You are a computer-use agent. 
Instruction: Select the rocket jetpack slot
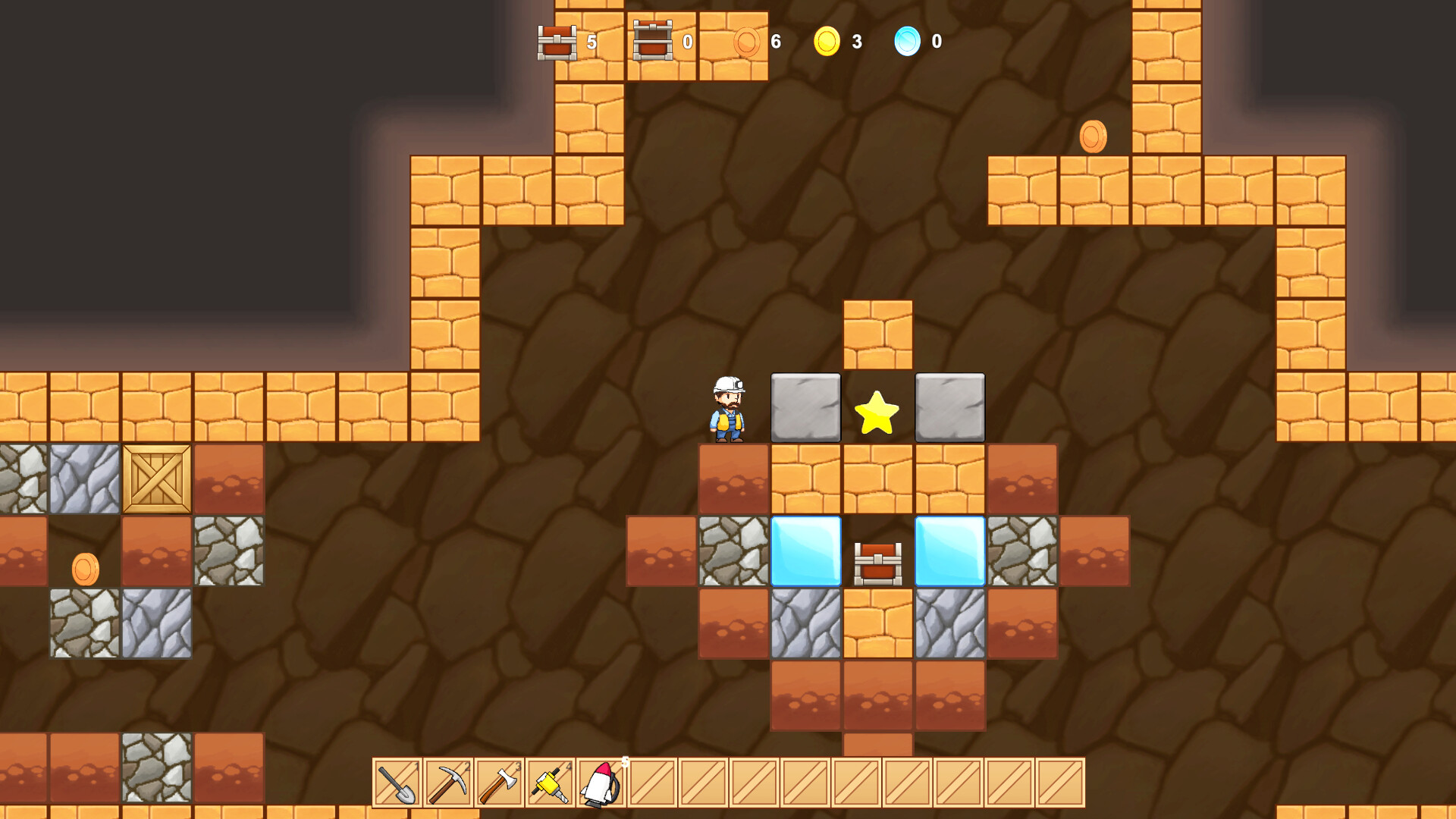coord(601,783)
